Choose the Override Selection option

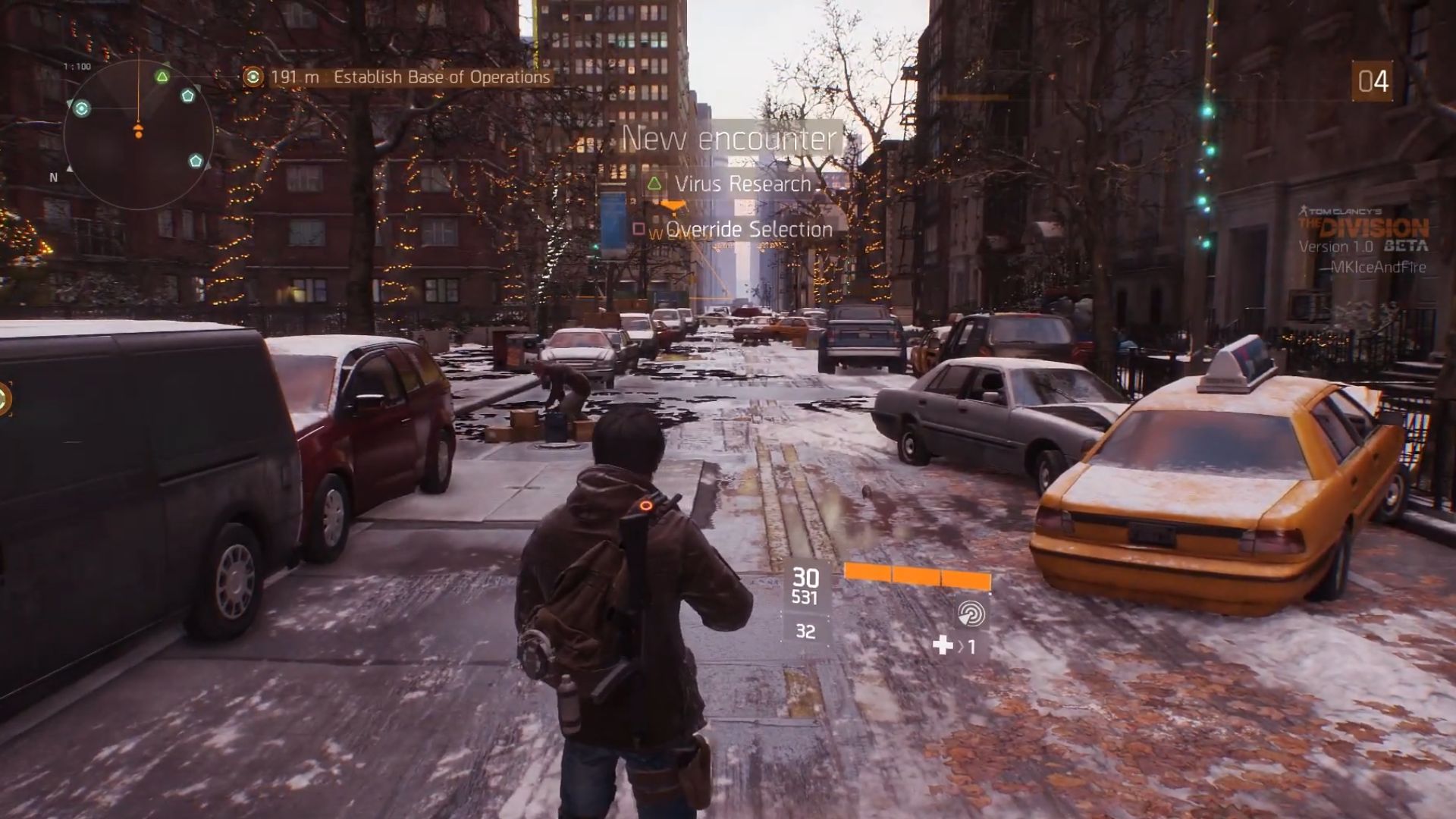748,230
